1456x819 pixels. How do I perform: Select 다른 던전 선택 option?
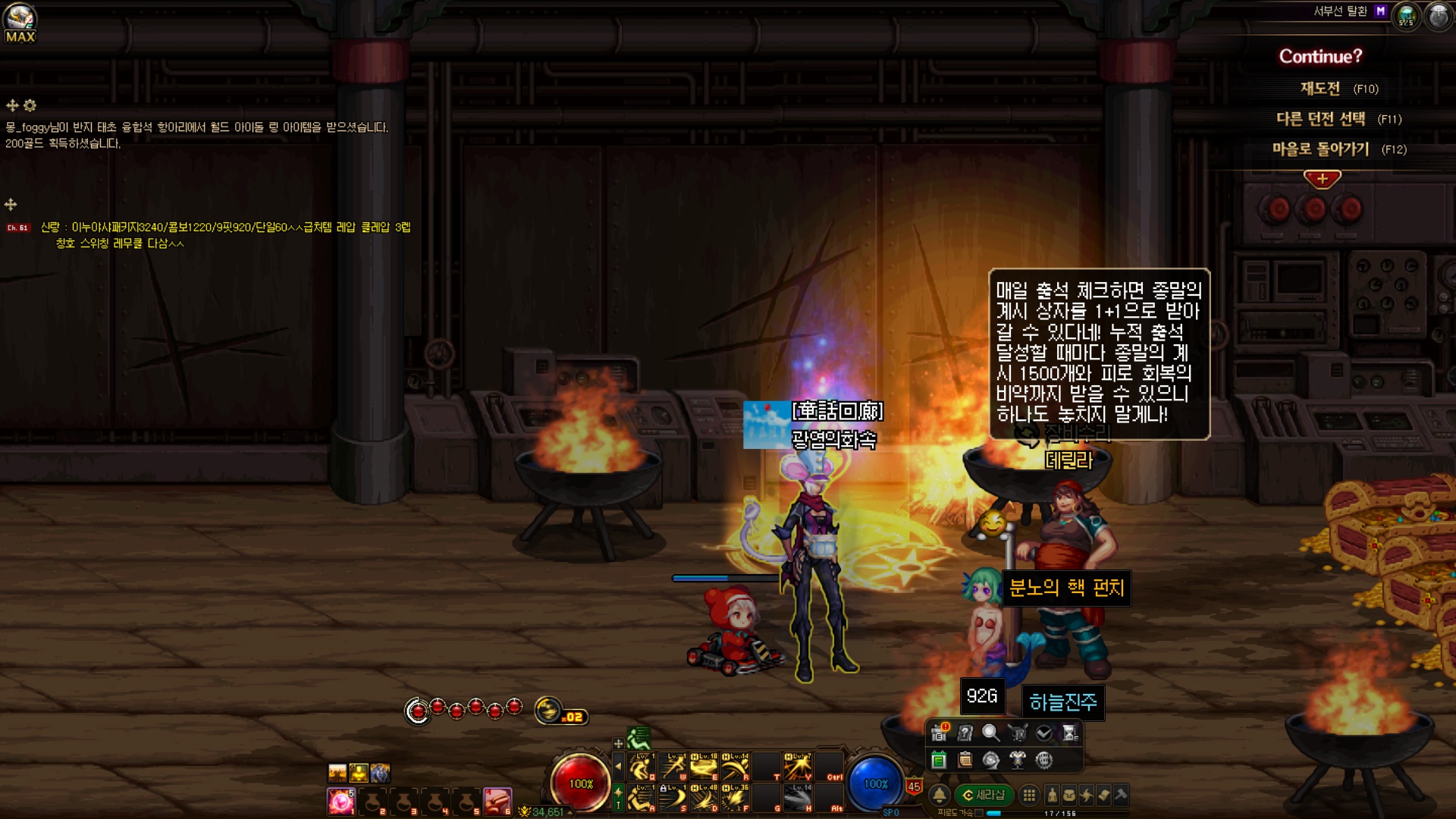coord(1320,119)
